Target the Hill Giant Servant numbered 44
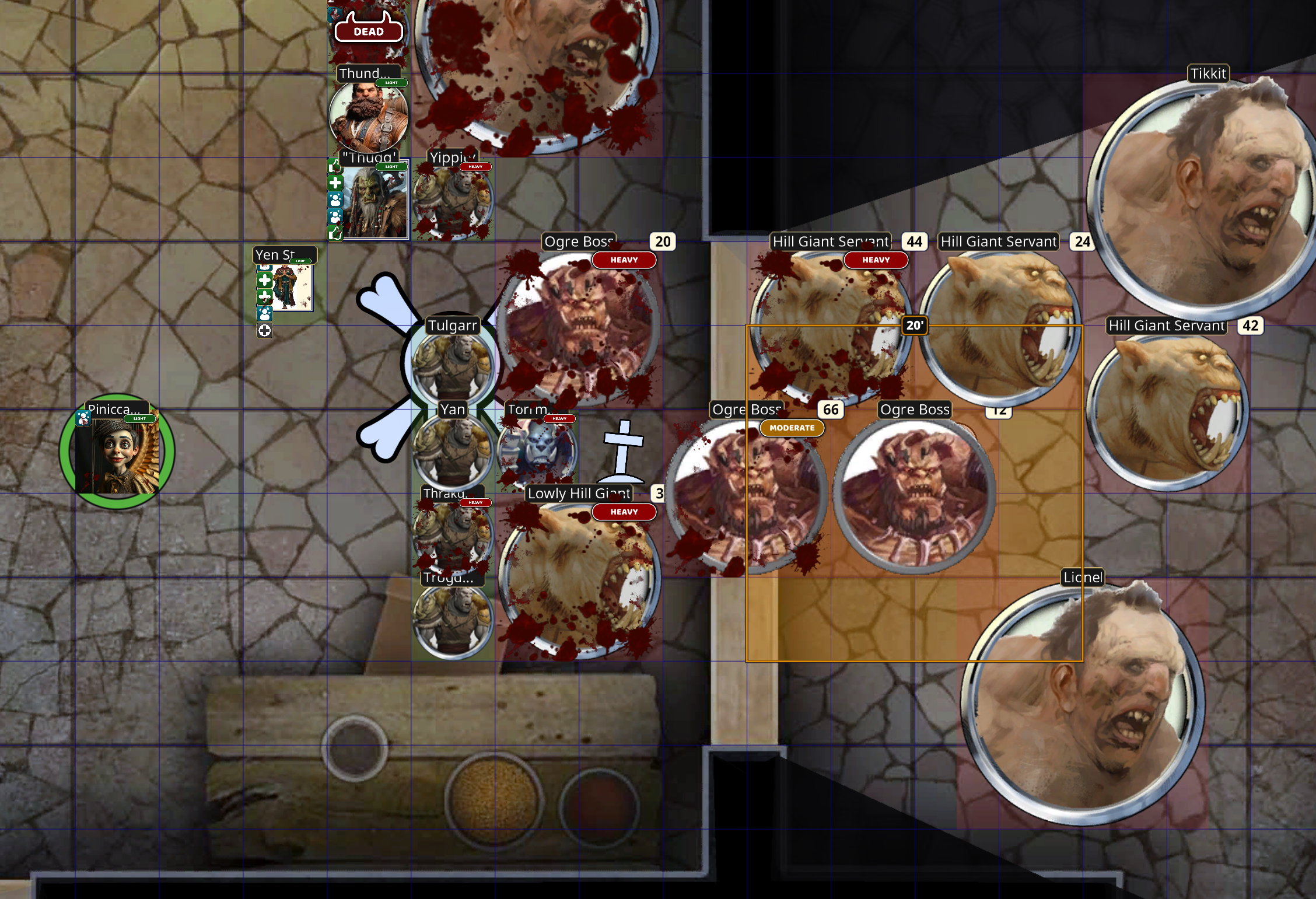 831,327
